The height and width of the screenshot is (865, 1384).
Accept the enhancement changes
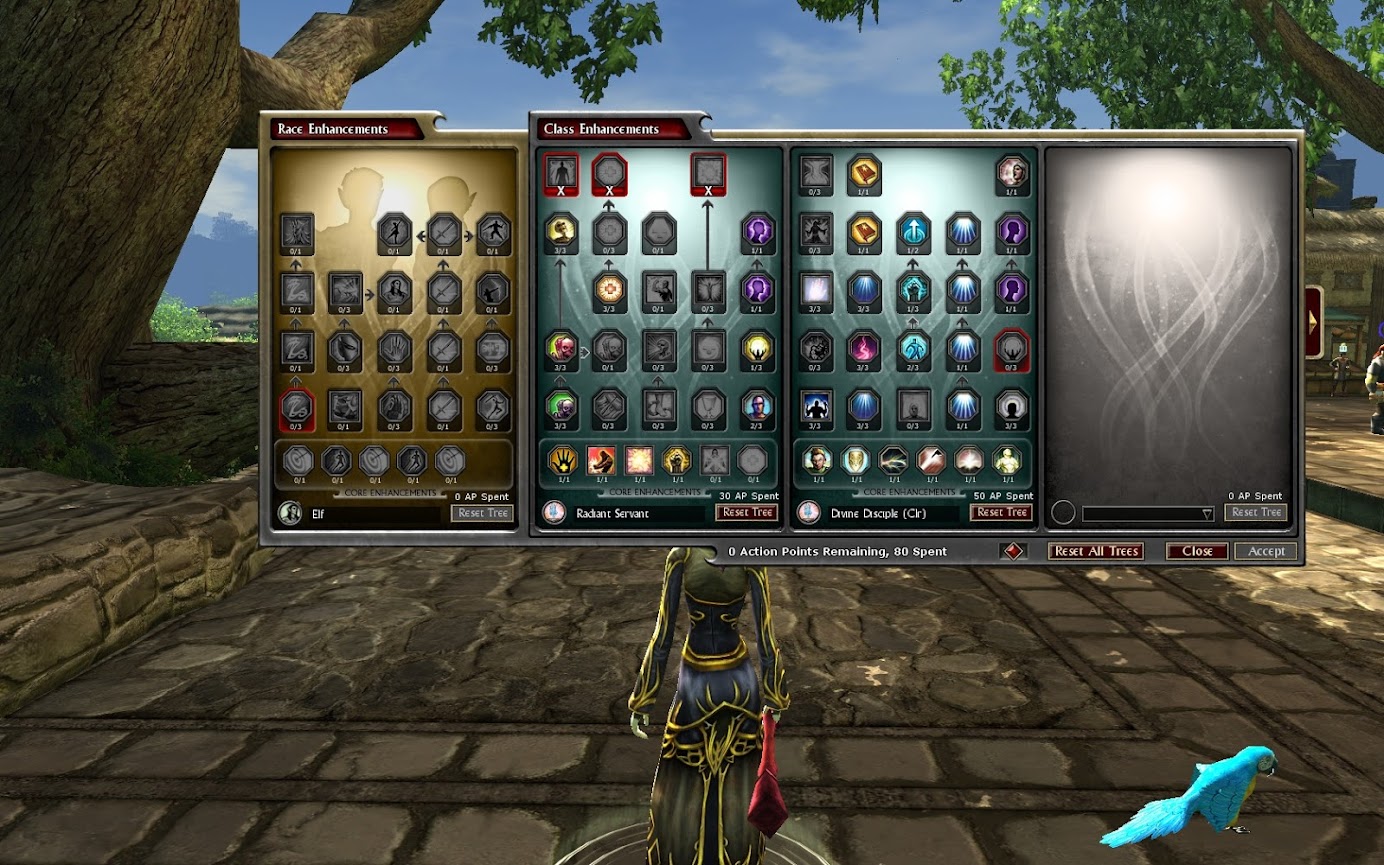[x=1266, y=551]
